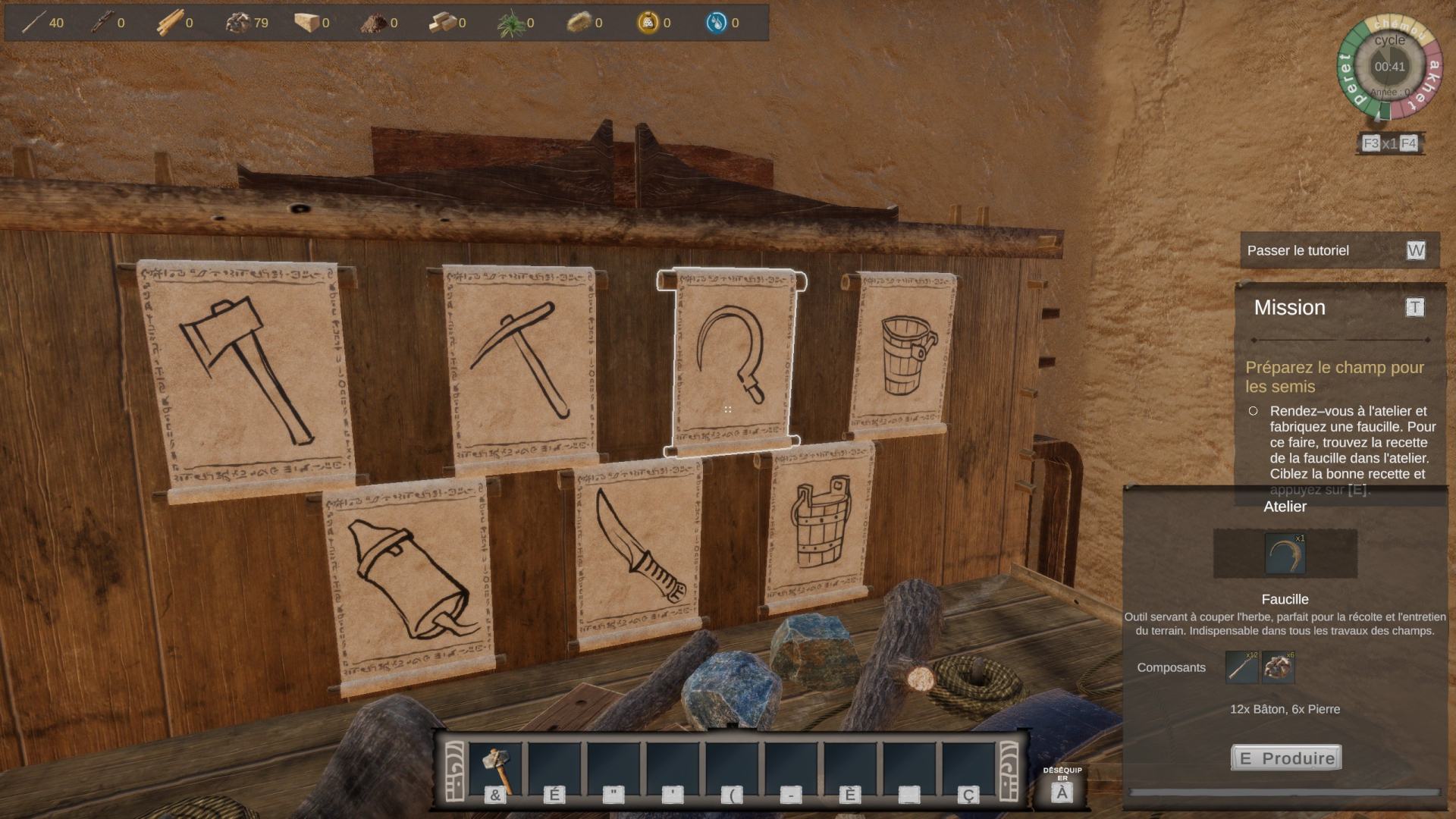Open the season cycle clock
Screen dimensions: 1456x819
point(1389,68)
